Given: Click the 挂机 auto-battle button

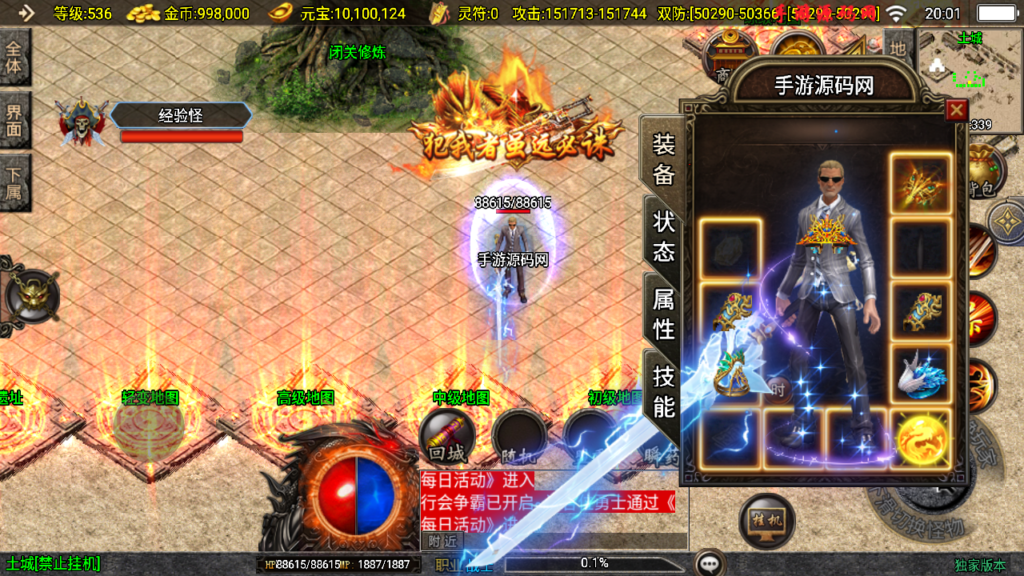Looking at the screenshot, I should click(767, 521).
